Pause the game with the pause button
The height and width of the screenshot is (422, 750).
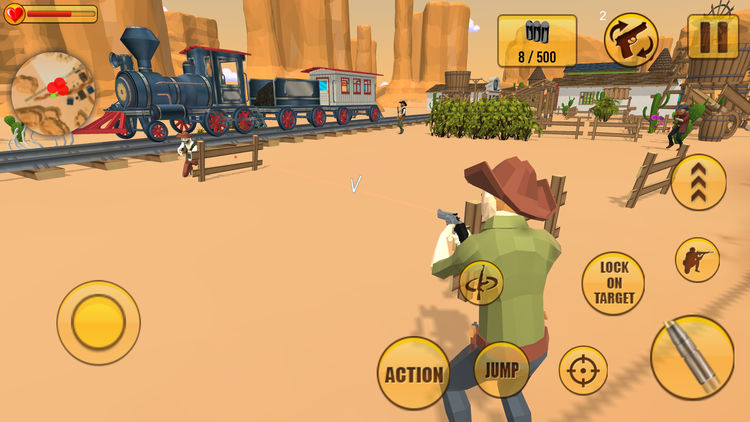713,38
